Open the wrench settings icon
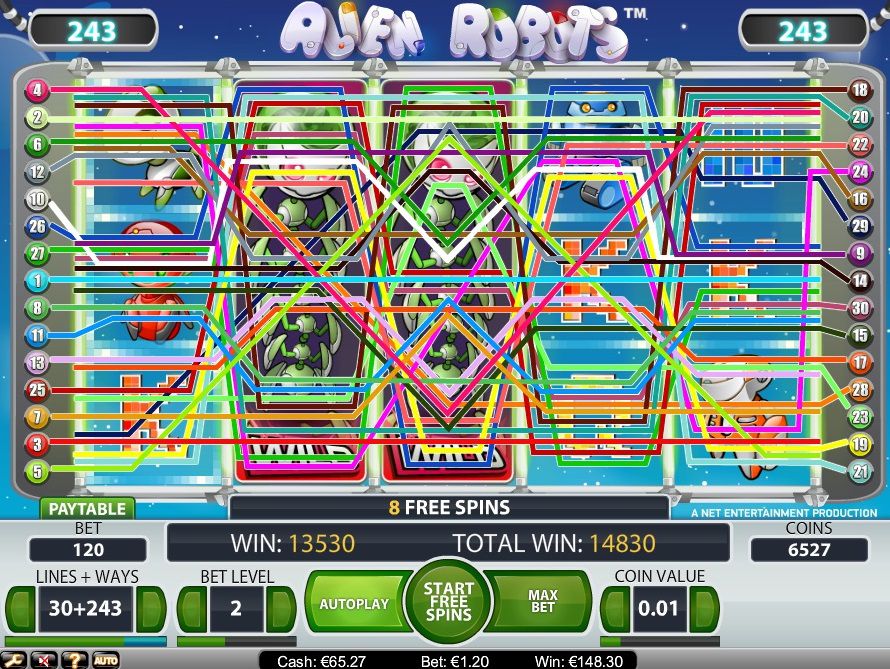 coord(17,660)
